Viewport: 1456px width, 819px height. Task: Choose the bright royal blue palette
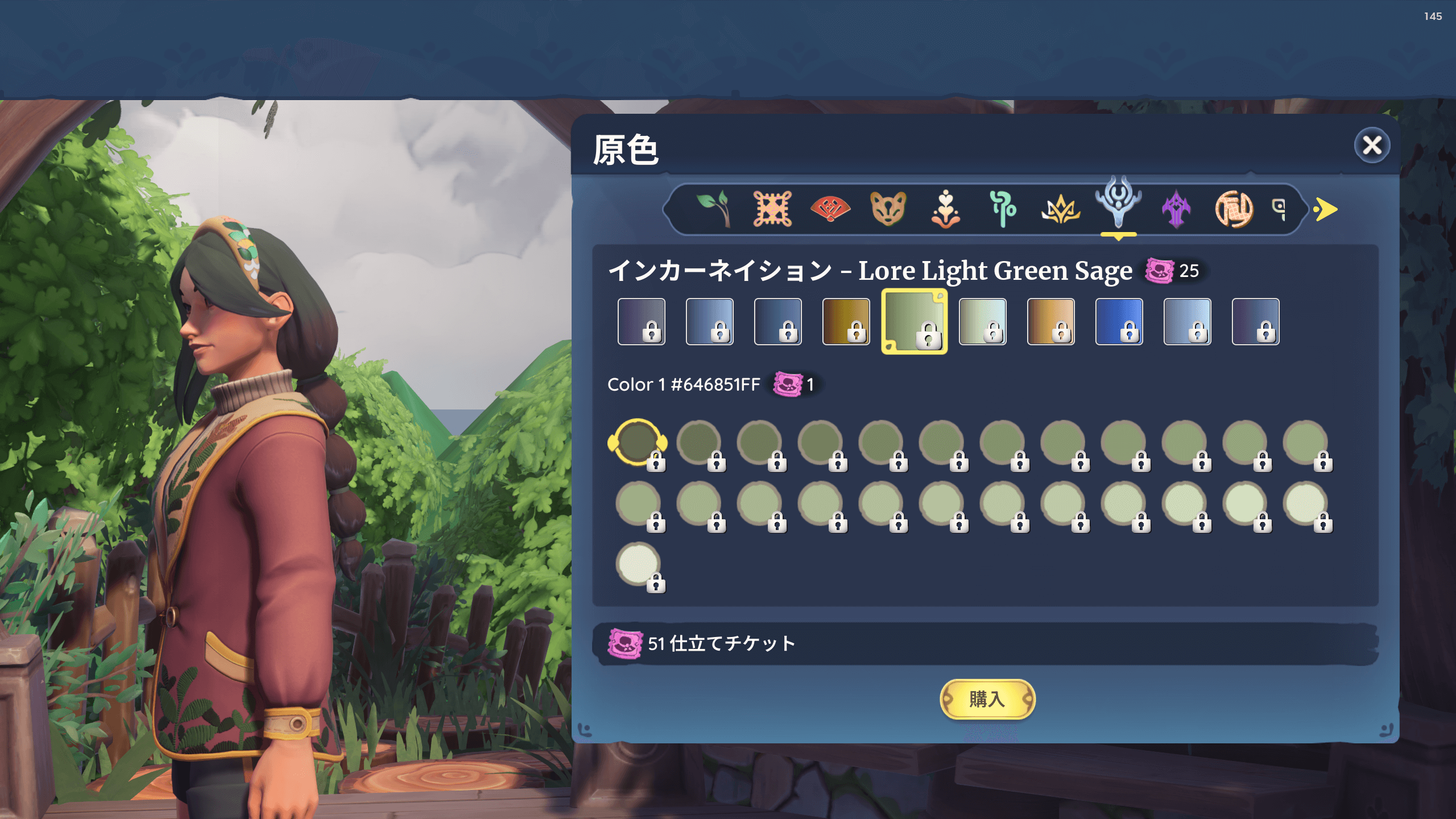pyautogui.click(x=1119, y=321)
